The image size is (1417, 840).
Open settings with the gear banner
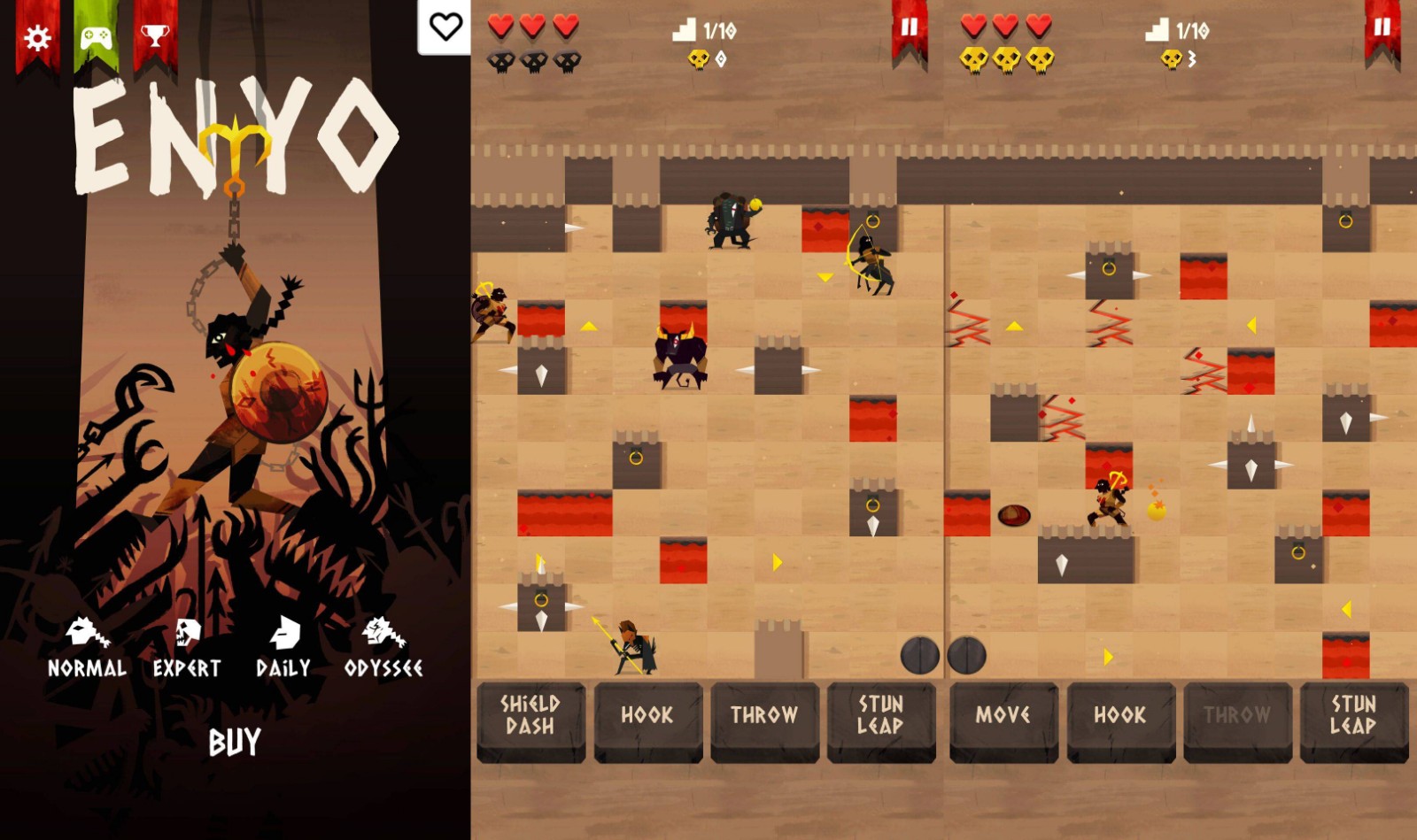pos(37,38)
